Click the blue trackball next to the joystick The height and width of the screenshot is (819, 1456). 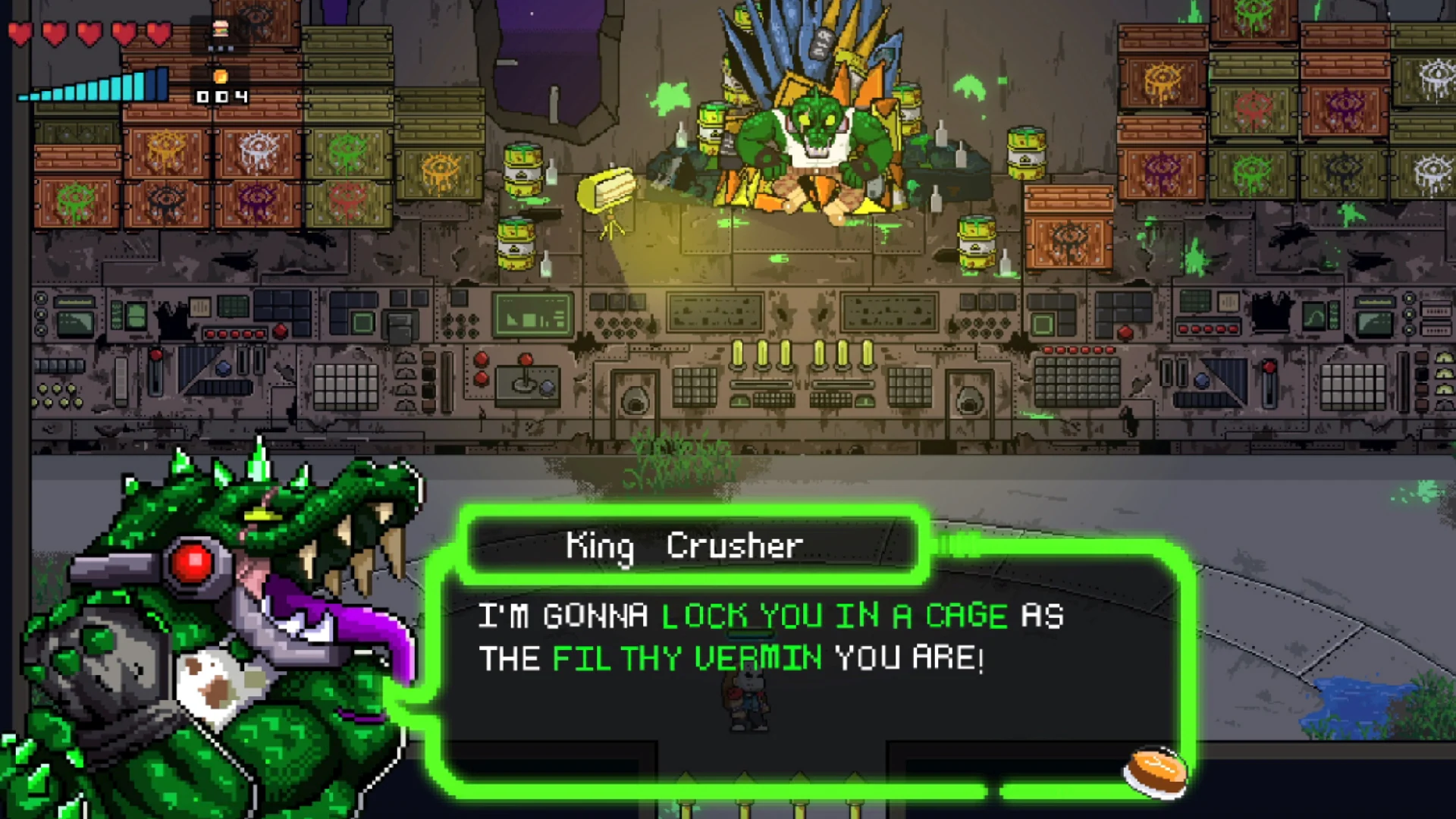[x=547, y=388]
